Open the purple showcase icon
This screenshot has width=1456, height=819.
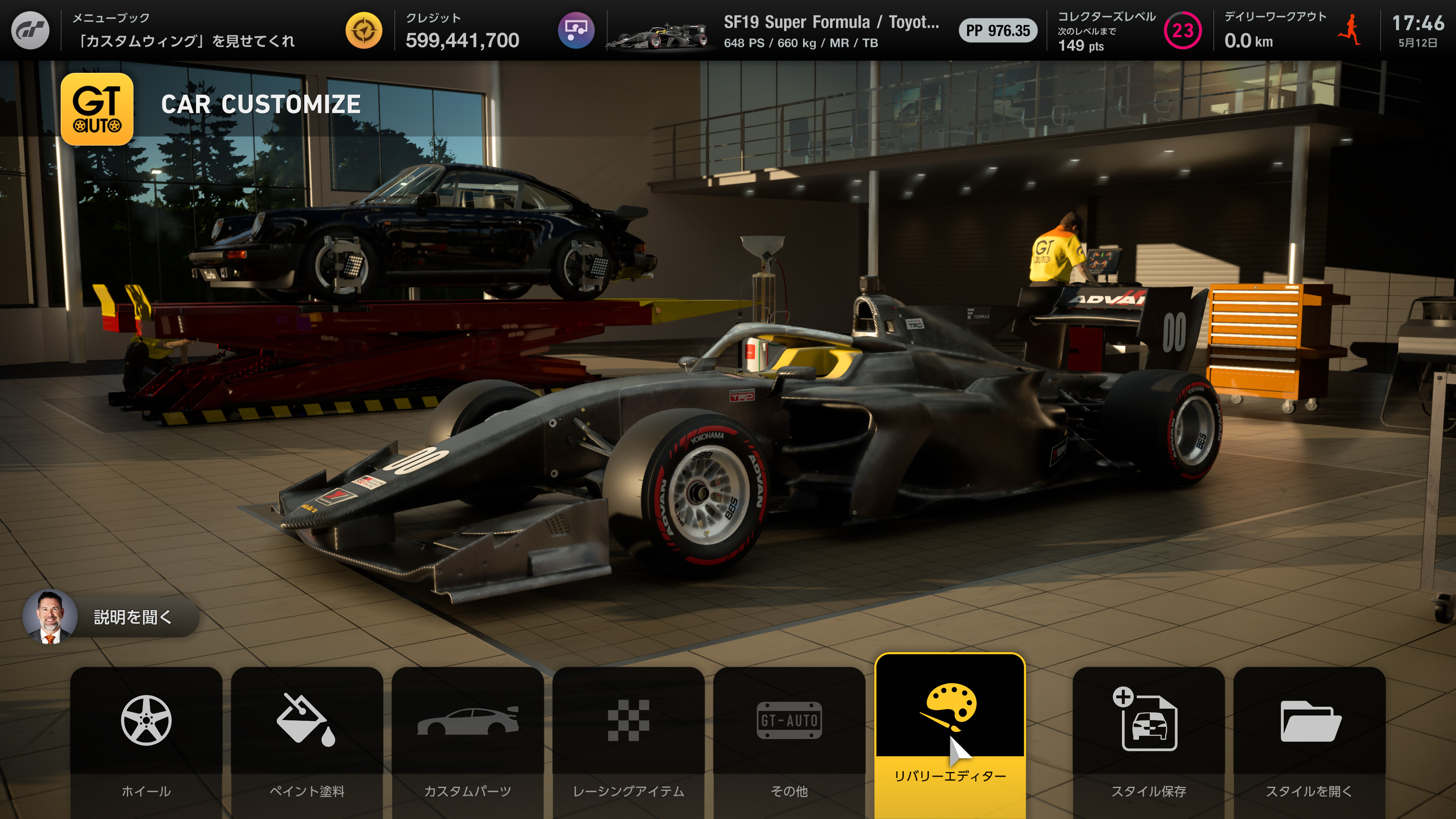point(576,30)
